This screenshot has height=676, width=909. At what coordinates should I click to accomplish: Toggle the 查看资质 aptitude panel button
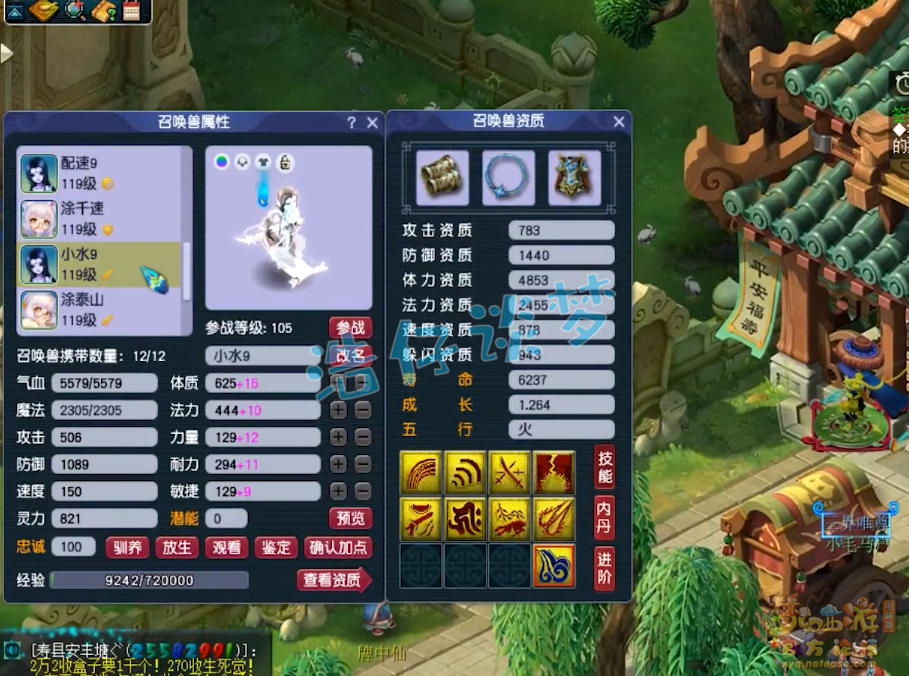[x=334, y=580]
